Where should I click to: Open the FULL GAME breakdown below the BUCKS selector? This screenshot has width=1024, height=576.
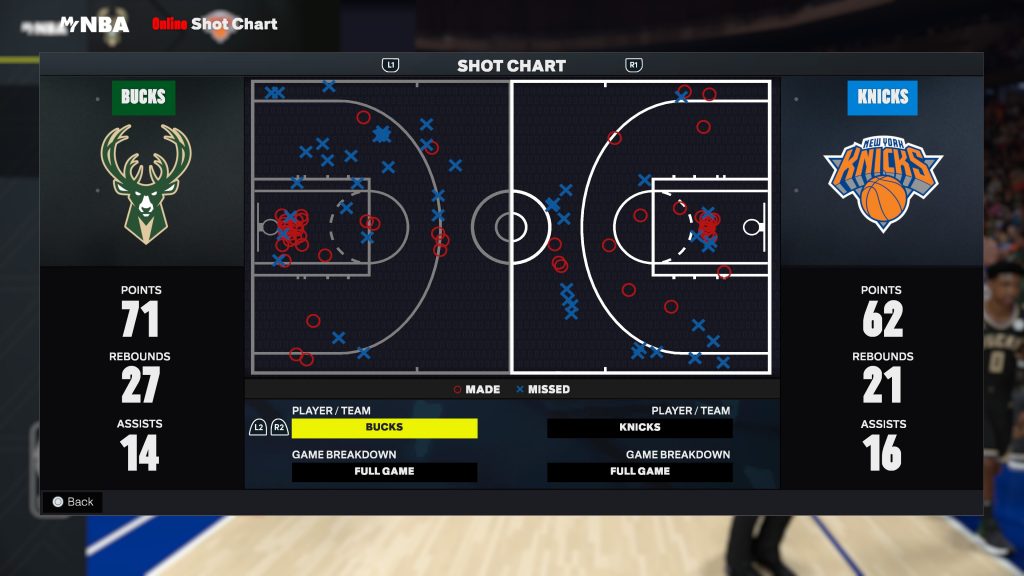[384, 472]
